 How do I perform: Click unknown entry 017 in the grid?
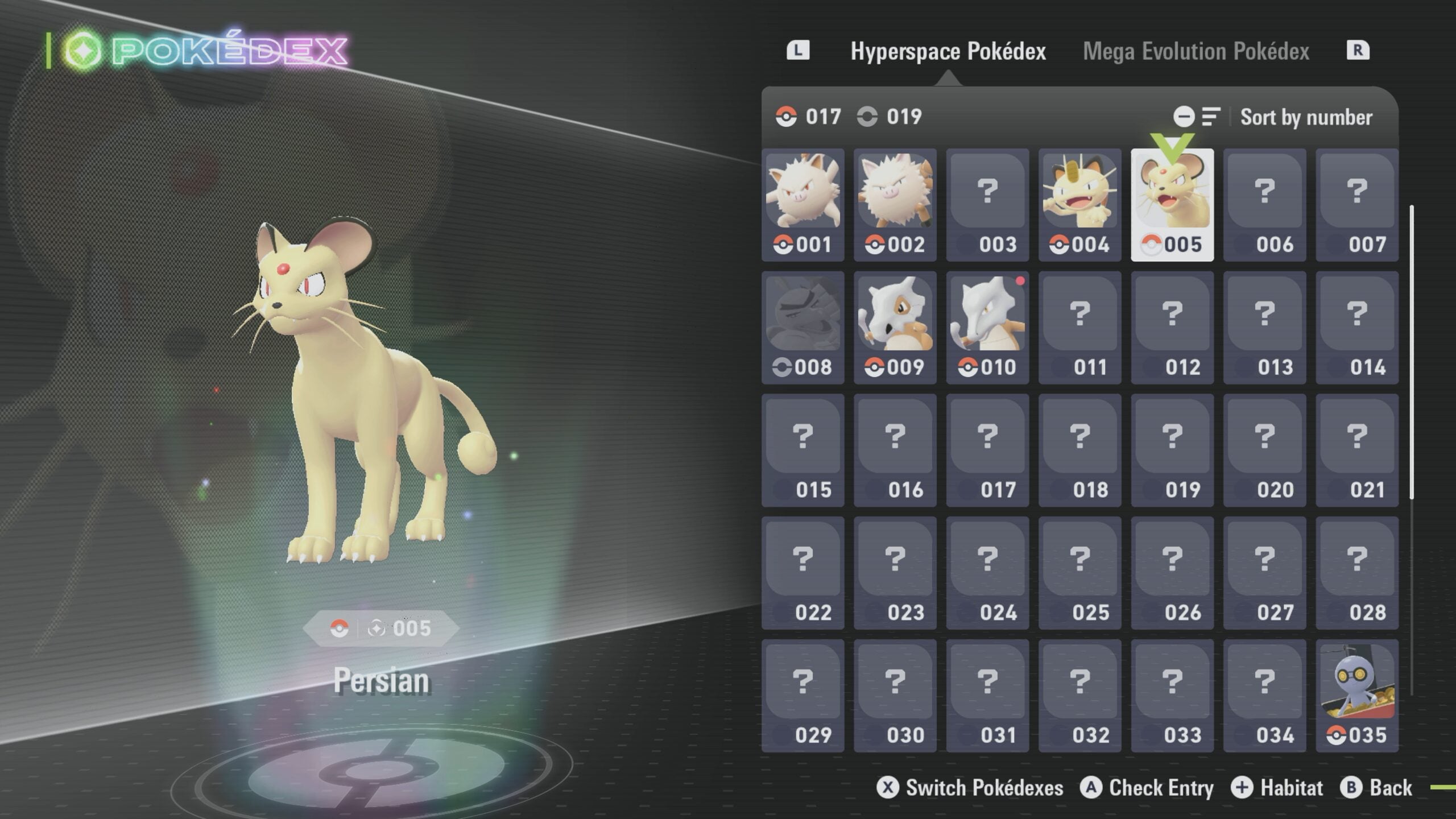coord(987,450)
